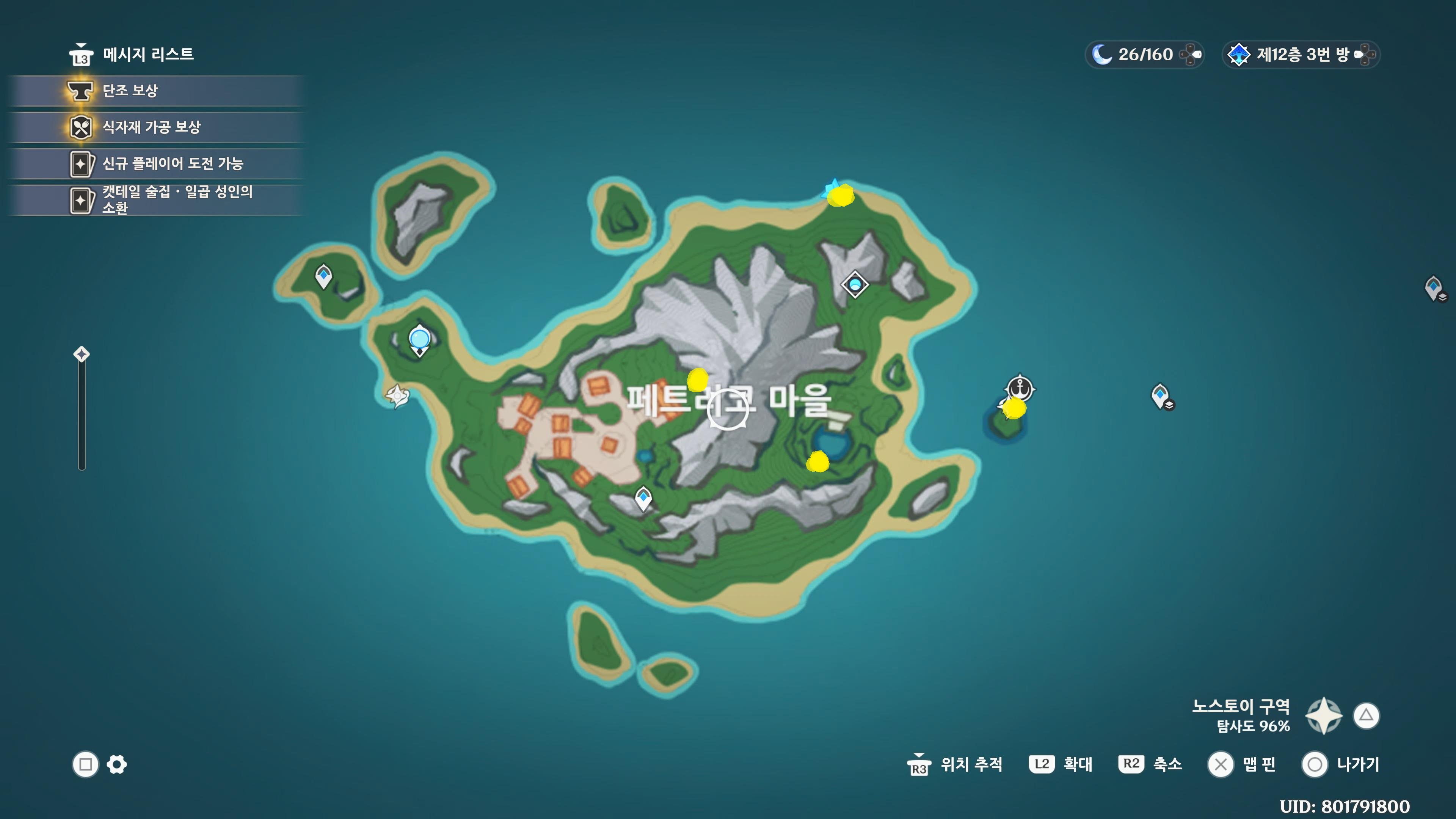The width and height of the screenshot is (1456, 819).
Task: Choose the teleport waypoint south of the village
Action: (x=643, y=498)
